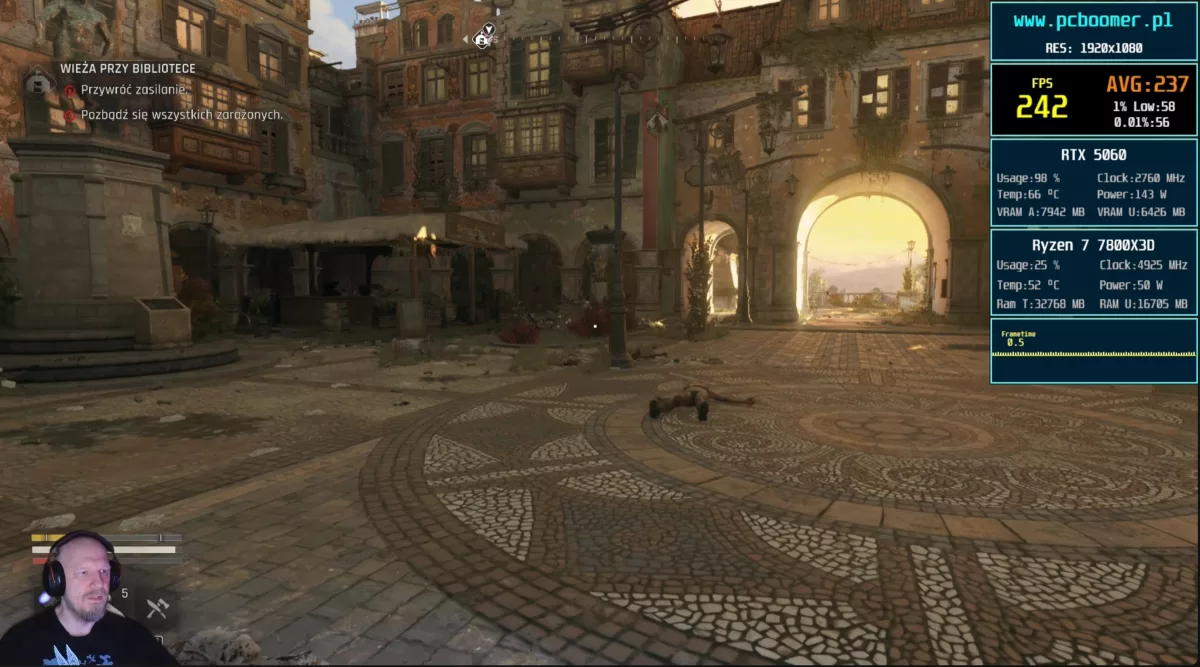Choose the crossed knife and axe weapon slot

click(x=156, y=606)
